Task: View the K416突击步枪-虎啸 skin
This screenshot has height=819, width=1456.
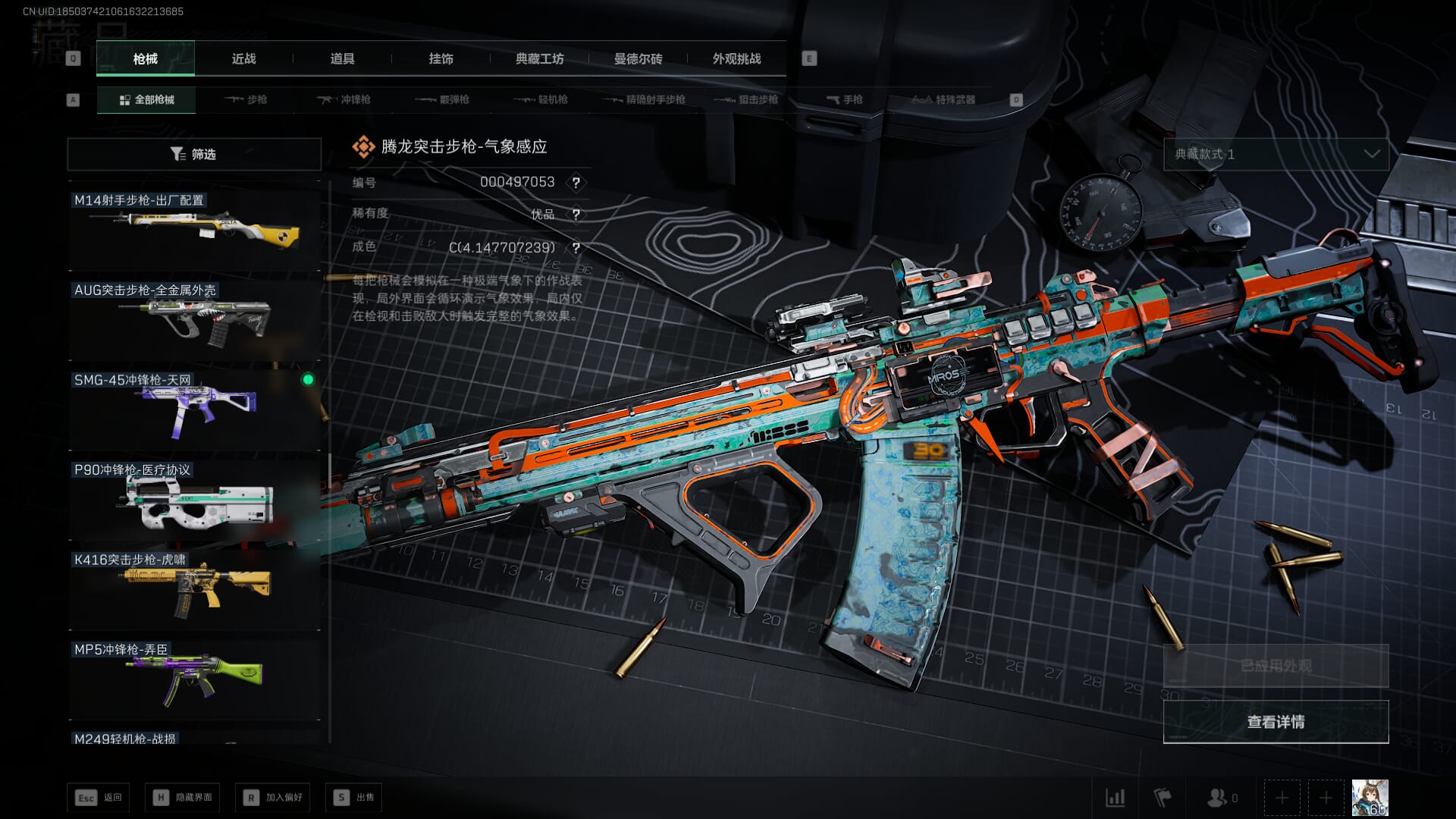Action: (x=194, y=587)
